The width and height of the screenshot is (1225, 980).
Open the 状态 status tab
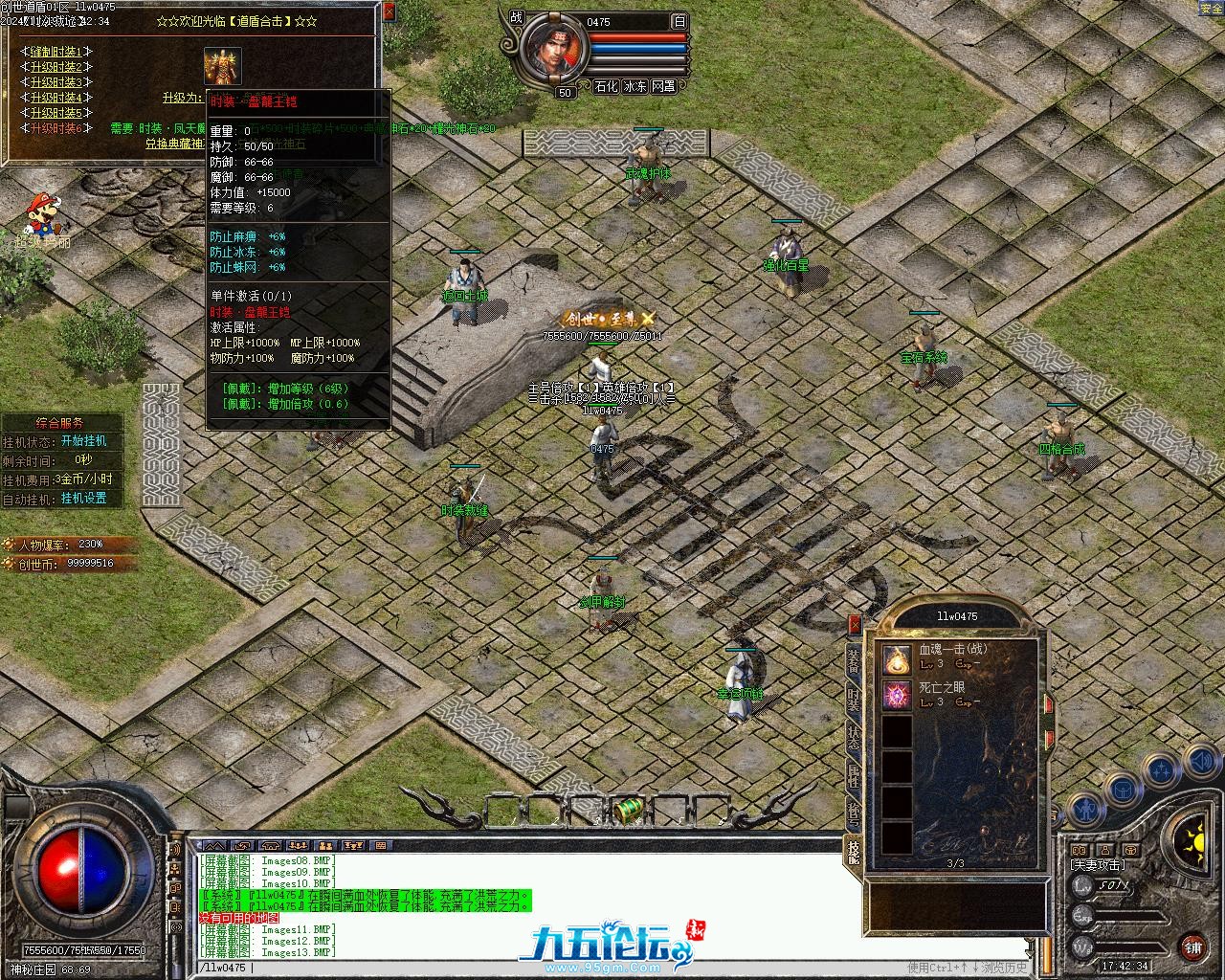[854, 737]
